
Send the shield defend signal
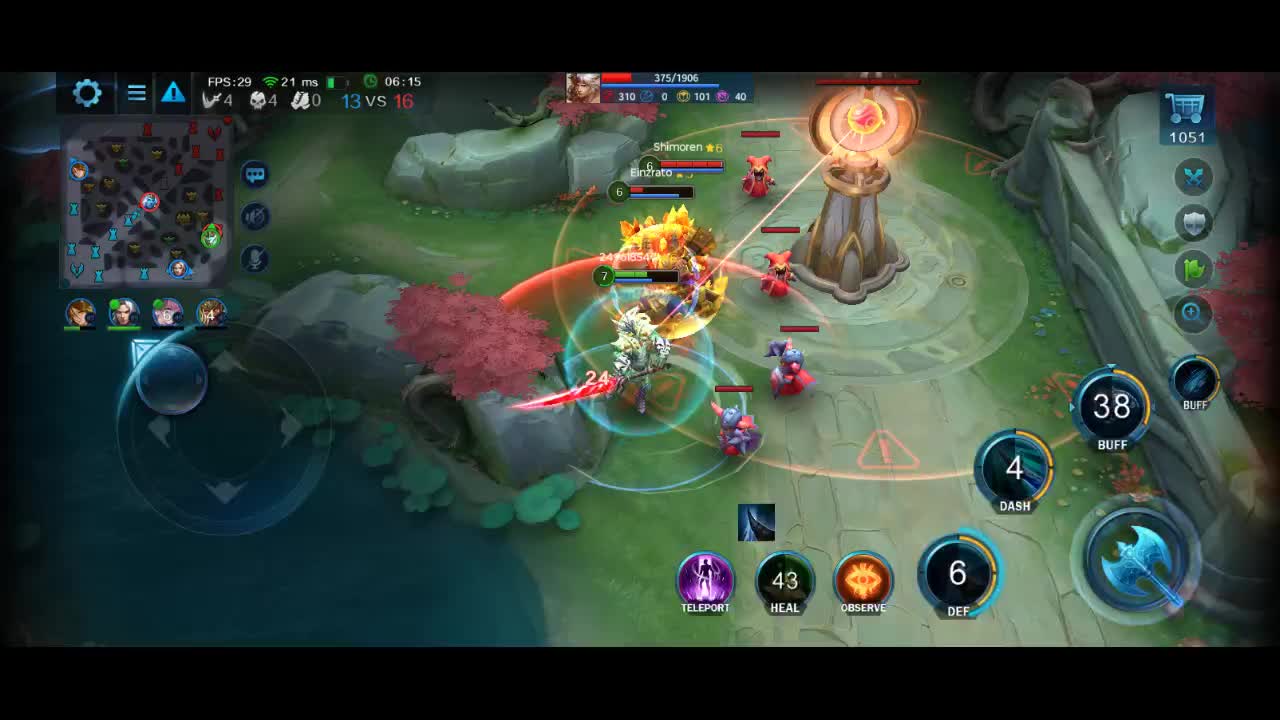coord(1193,223)
